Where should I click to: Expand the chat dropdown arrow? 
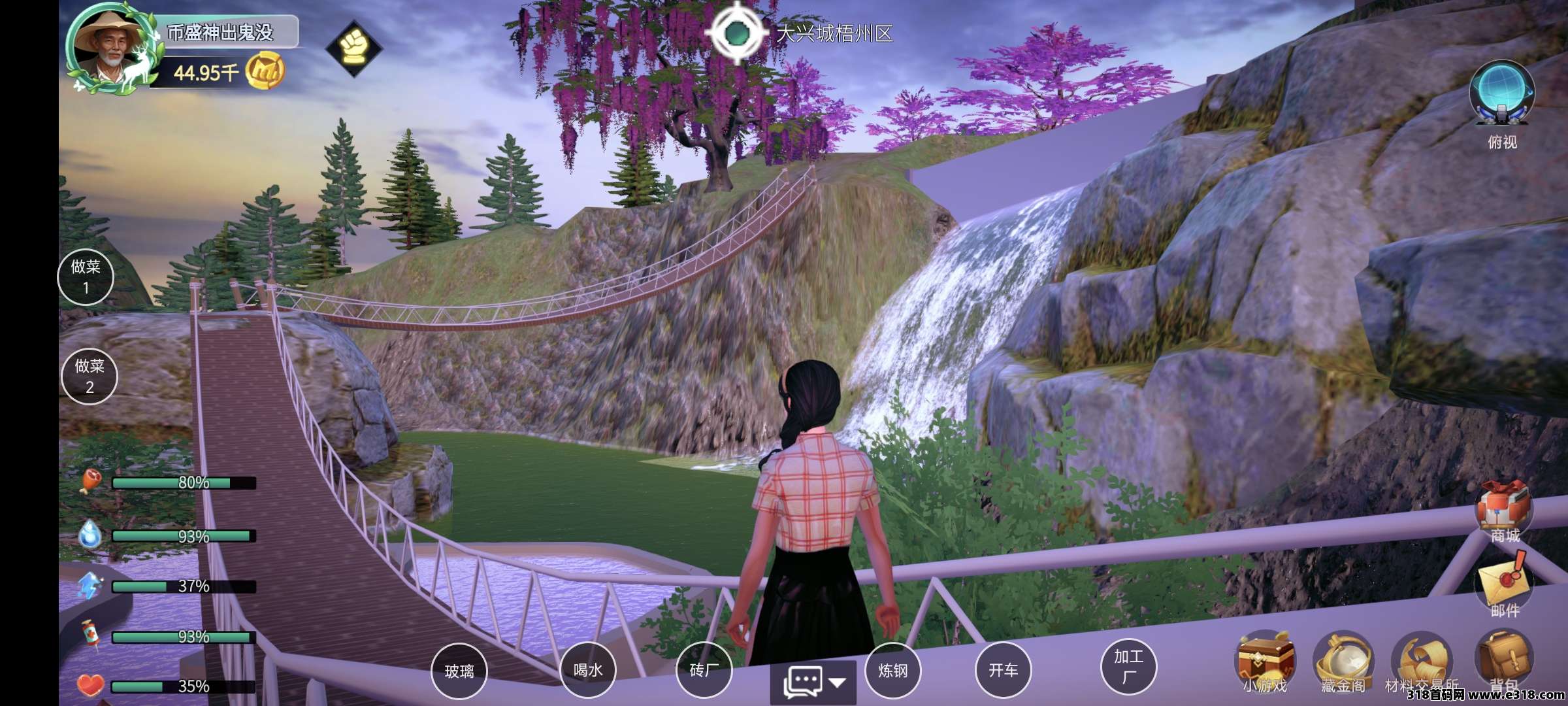pyautogui.click(x=838, y=682)
